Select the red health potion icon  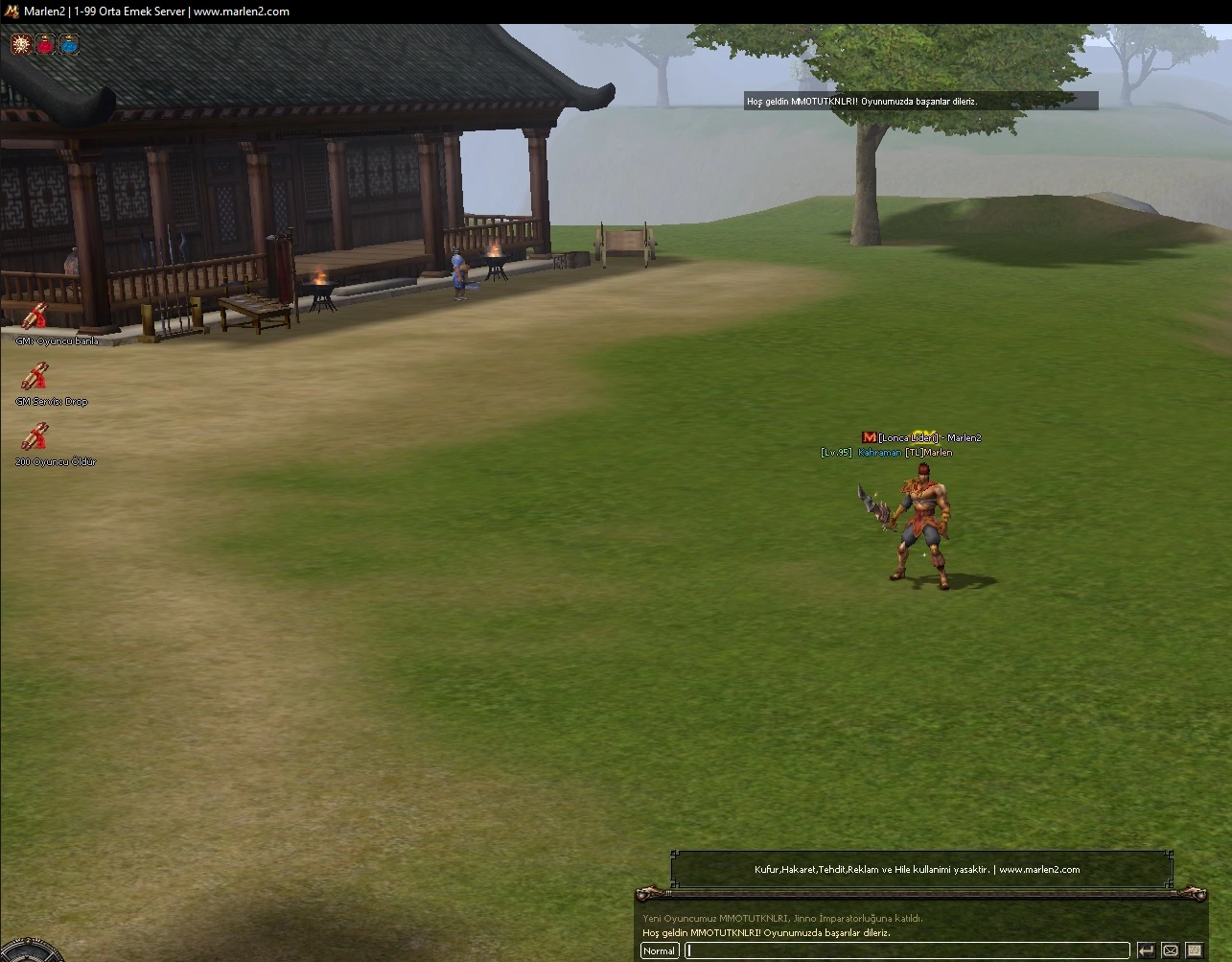pos(44,43)
